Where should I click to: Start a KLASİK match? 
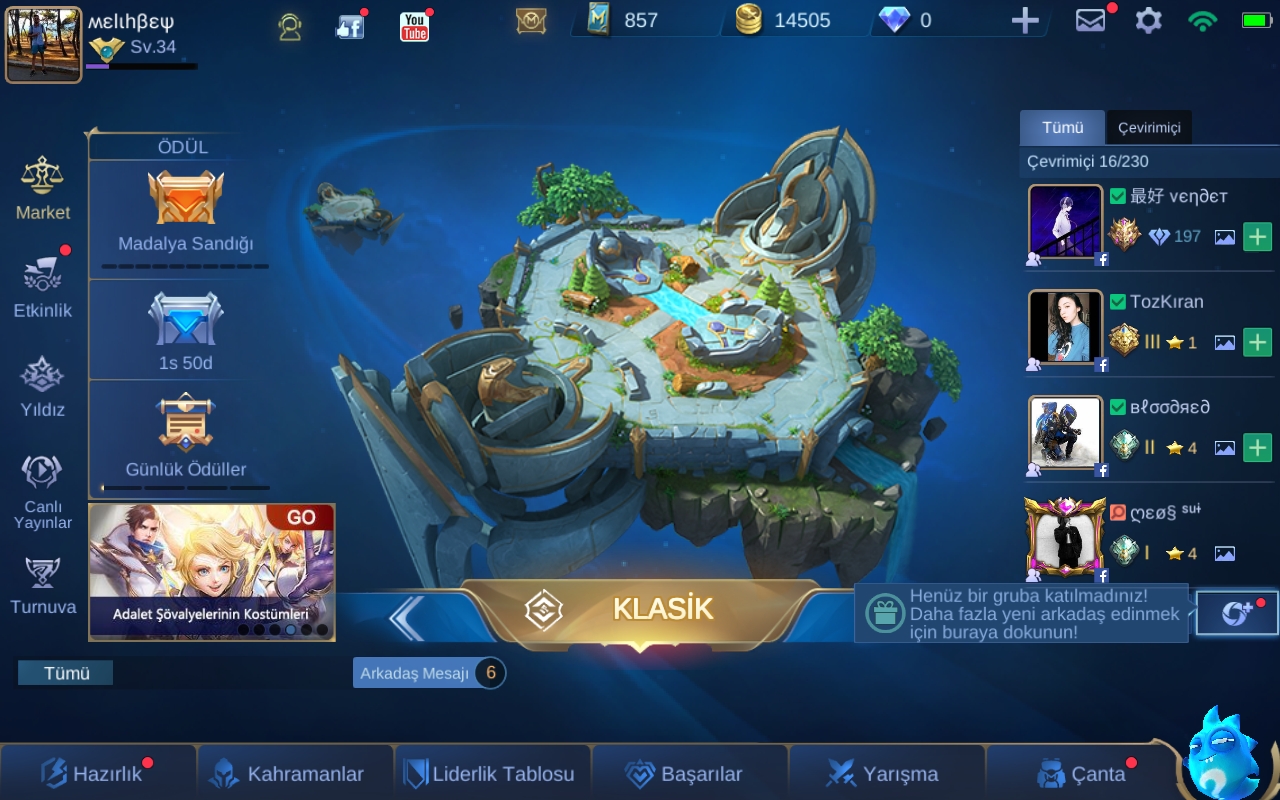(640, 609)
